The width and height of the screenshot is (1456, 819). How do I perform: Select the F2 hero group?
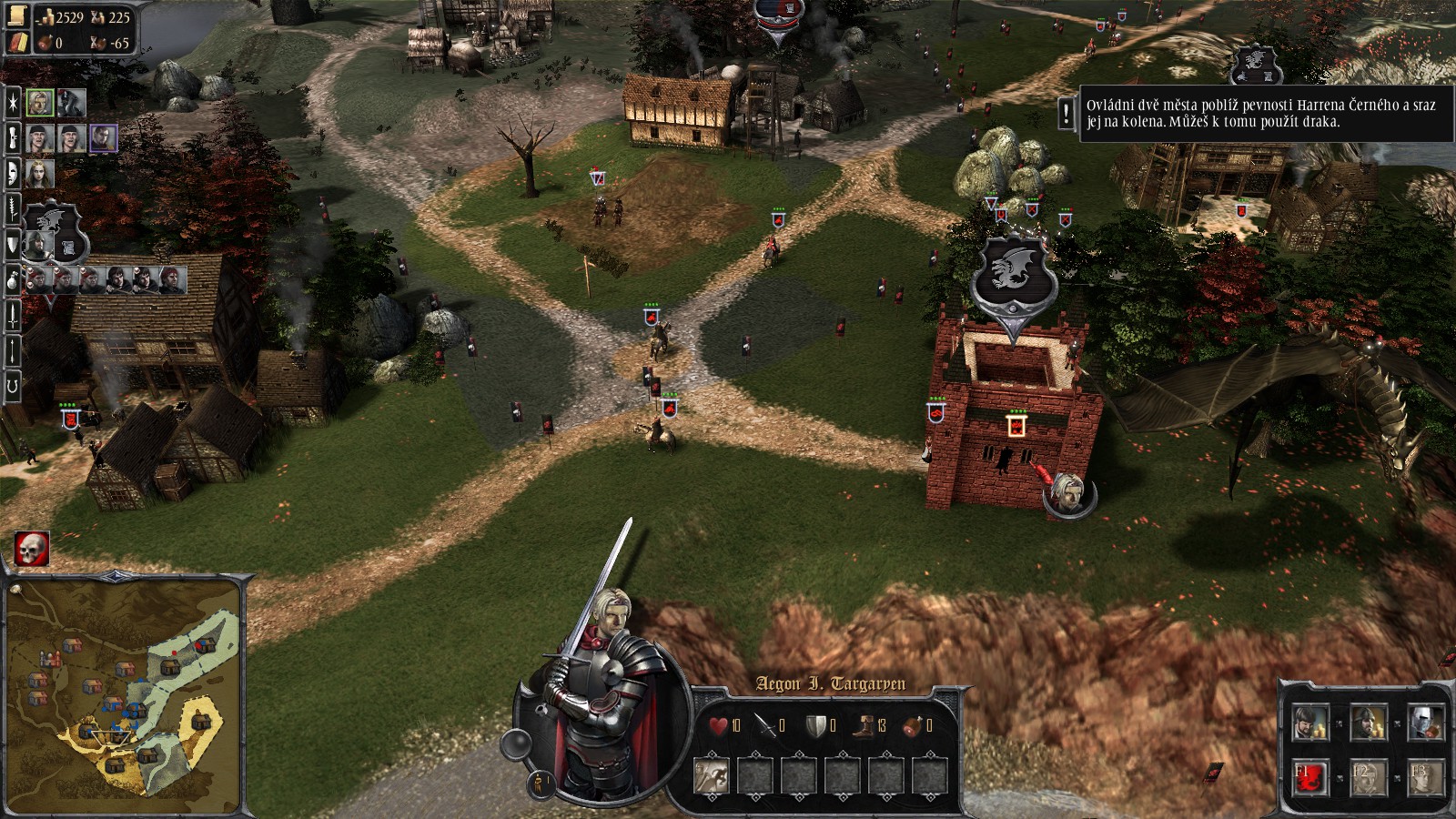click(x=1367, y=779)
